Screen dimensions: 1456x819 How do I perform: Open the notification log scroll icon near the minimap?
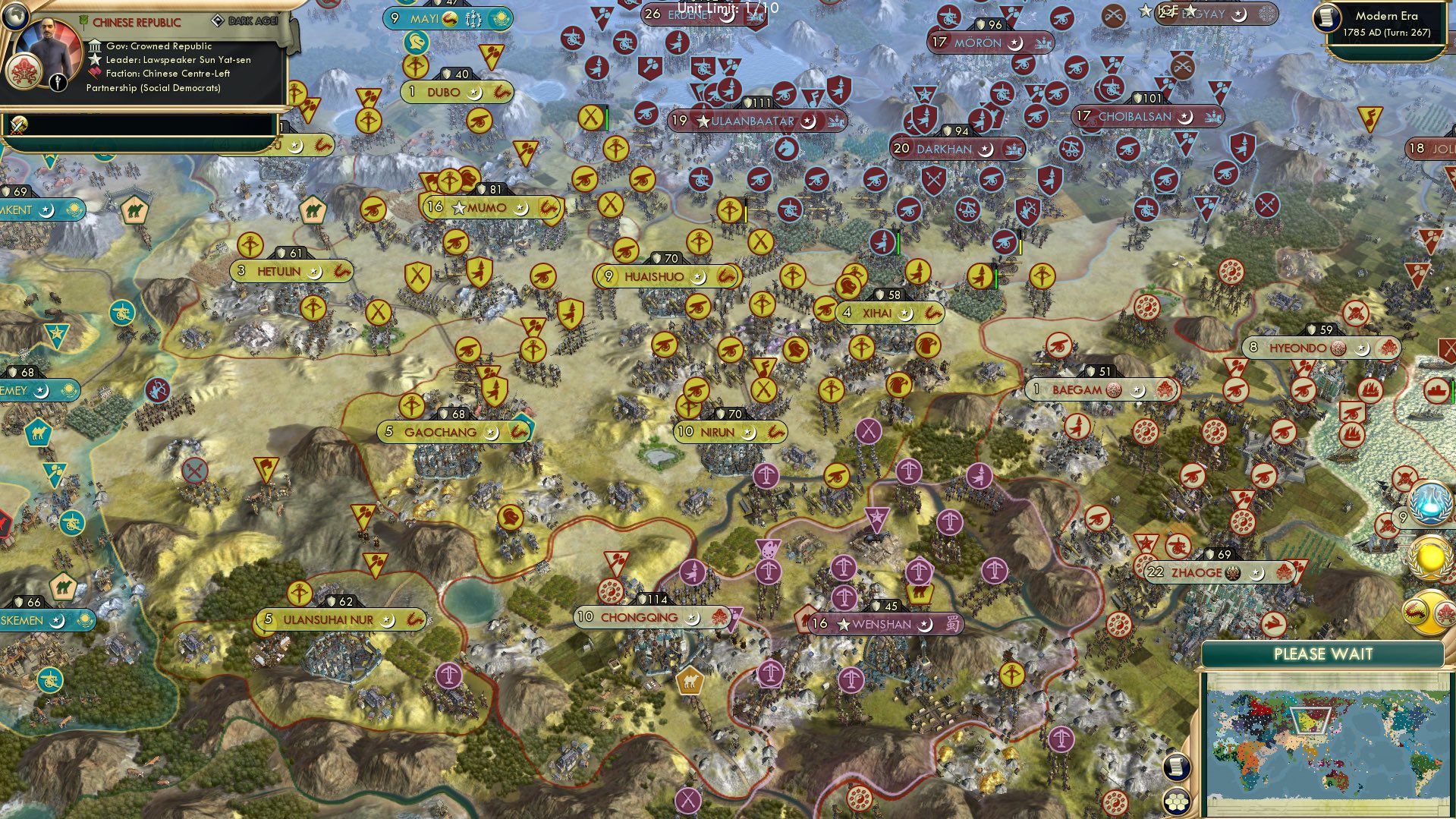(1177, 768)
